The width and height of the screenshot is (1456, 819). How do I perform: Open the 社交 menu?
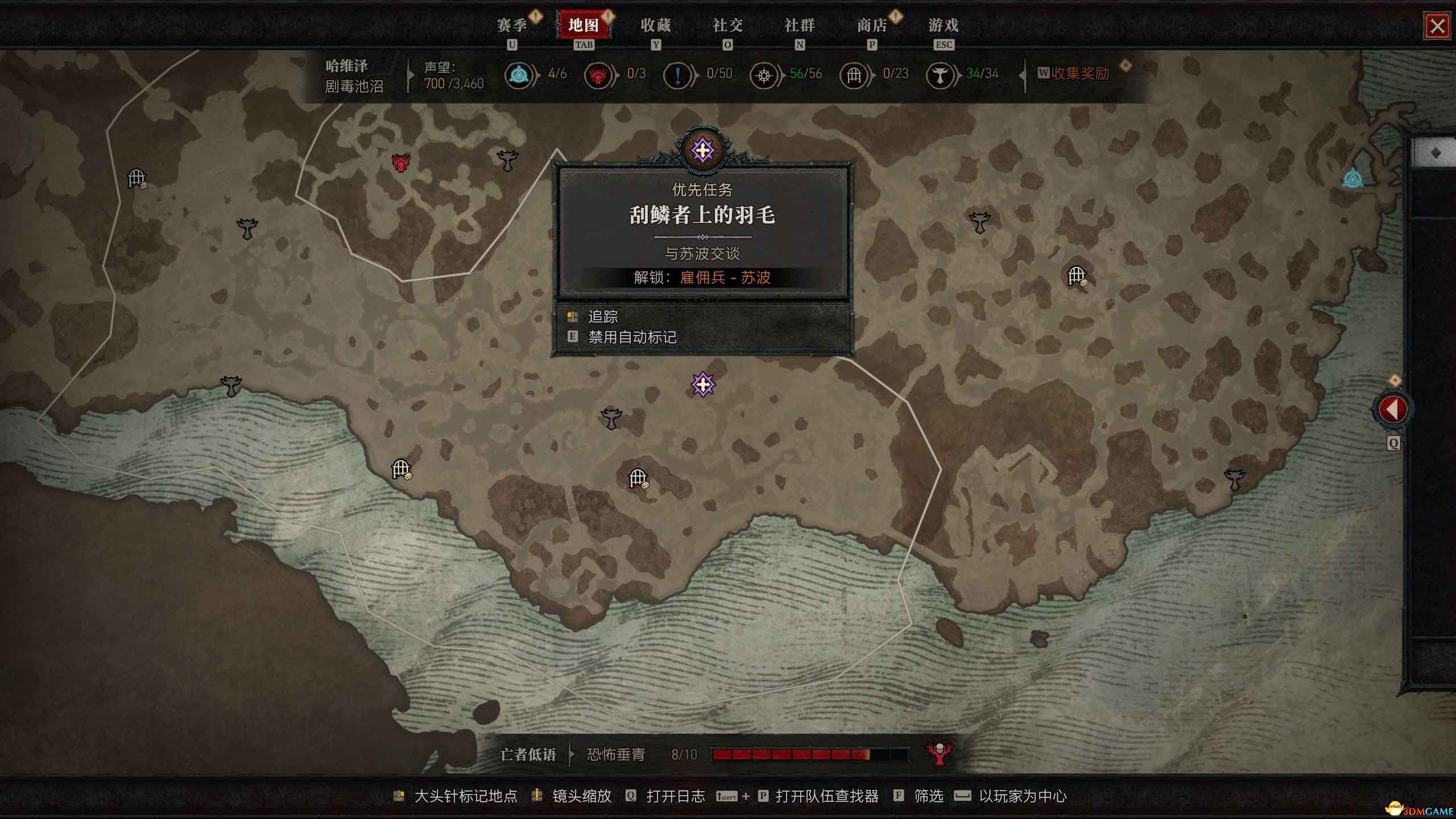tap(729, 26)
